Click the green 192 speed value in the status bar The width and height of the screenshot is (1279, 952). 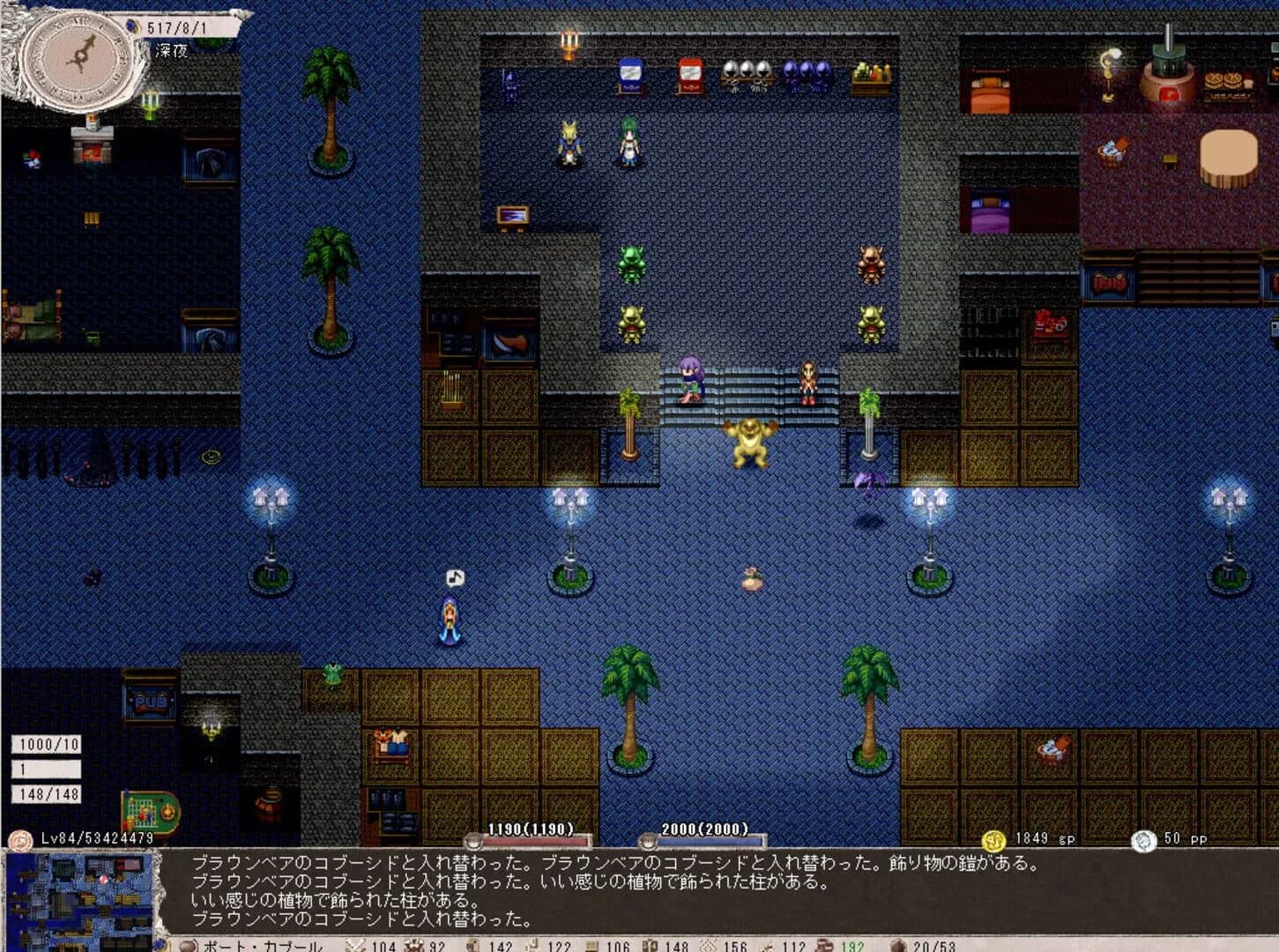point(855,943)
